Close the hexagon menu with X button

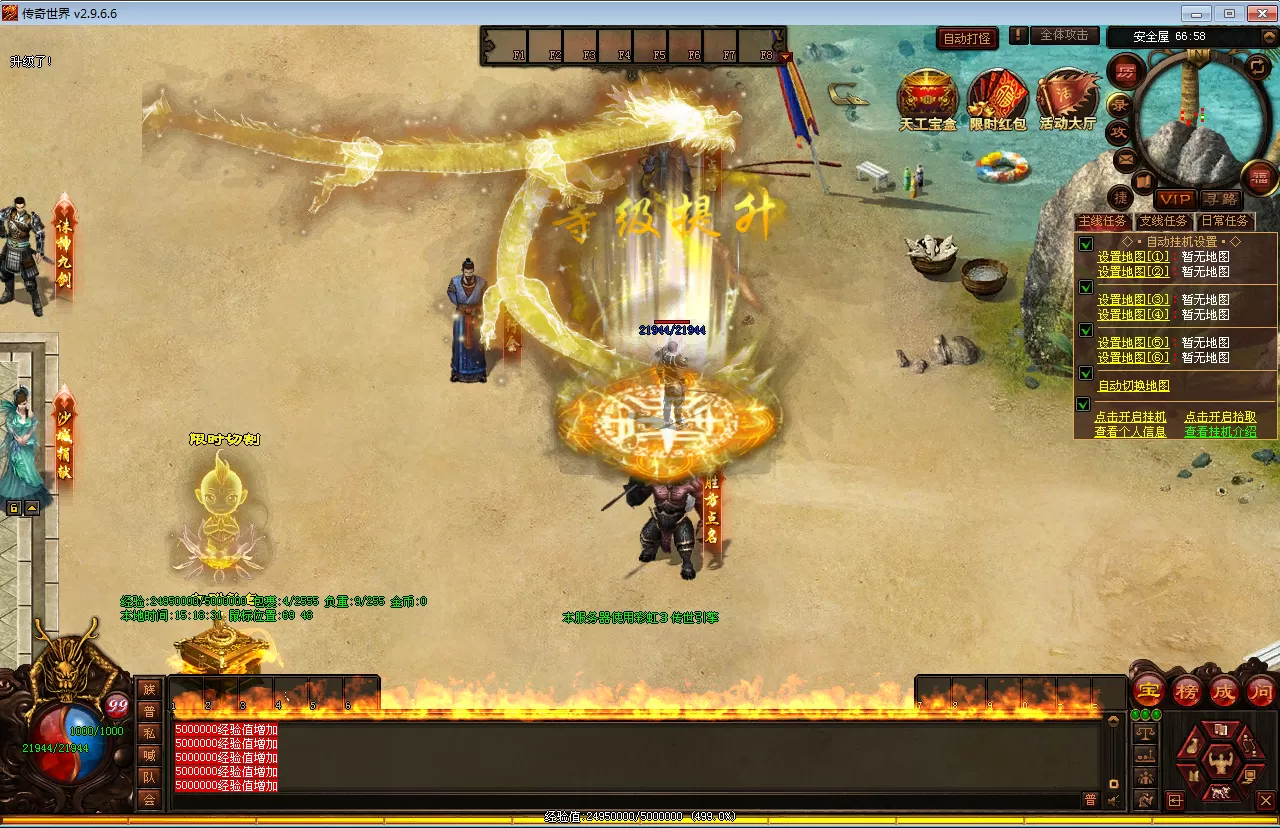click(x=1265, y=800)
